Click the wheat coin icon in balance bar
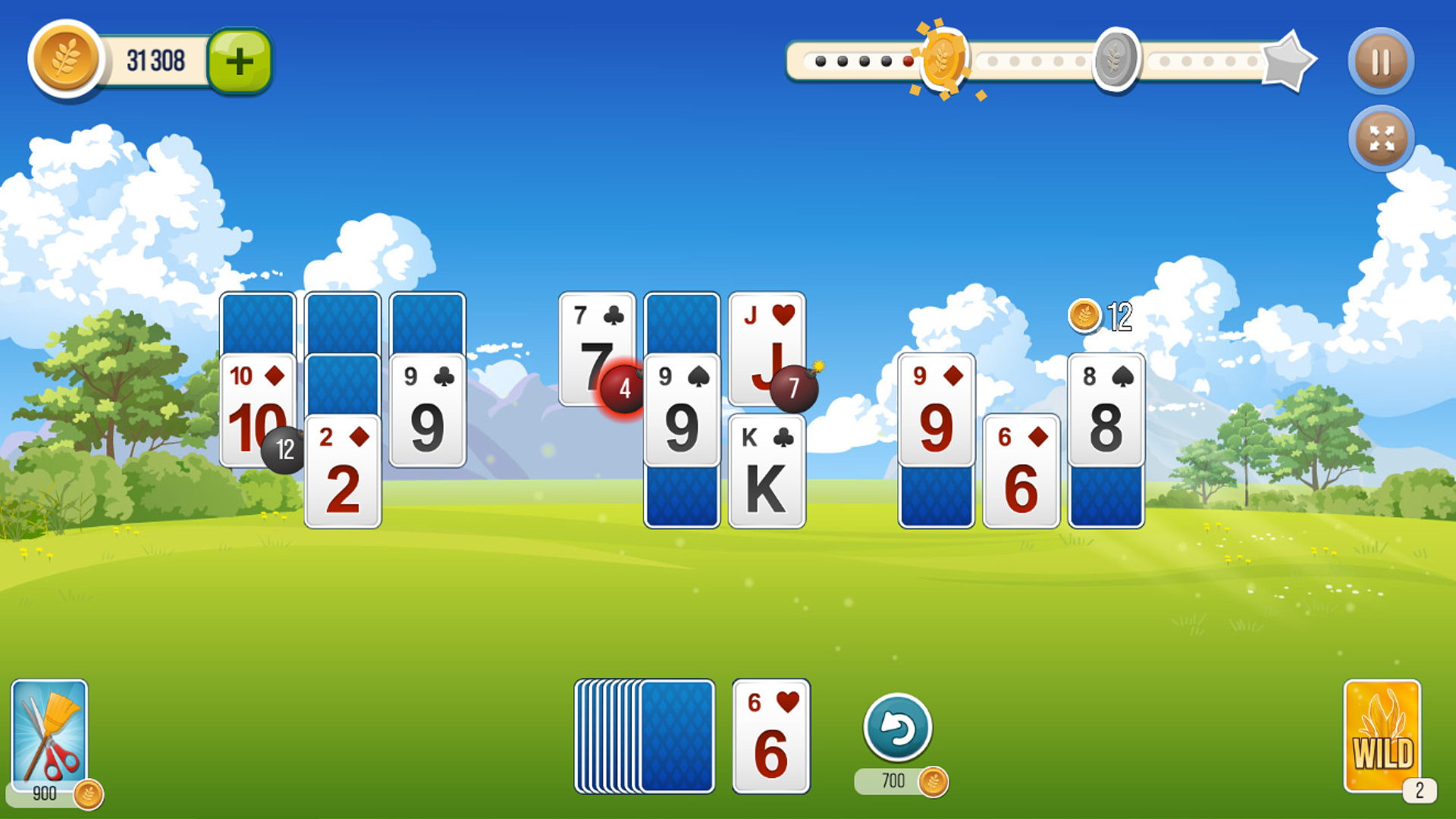Viewport: 1456px width, 819px height. click(x=65, y=61)
